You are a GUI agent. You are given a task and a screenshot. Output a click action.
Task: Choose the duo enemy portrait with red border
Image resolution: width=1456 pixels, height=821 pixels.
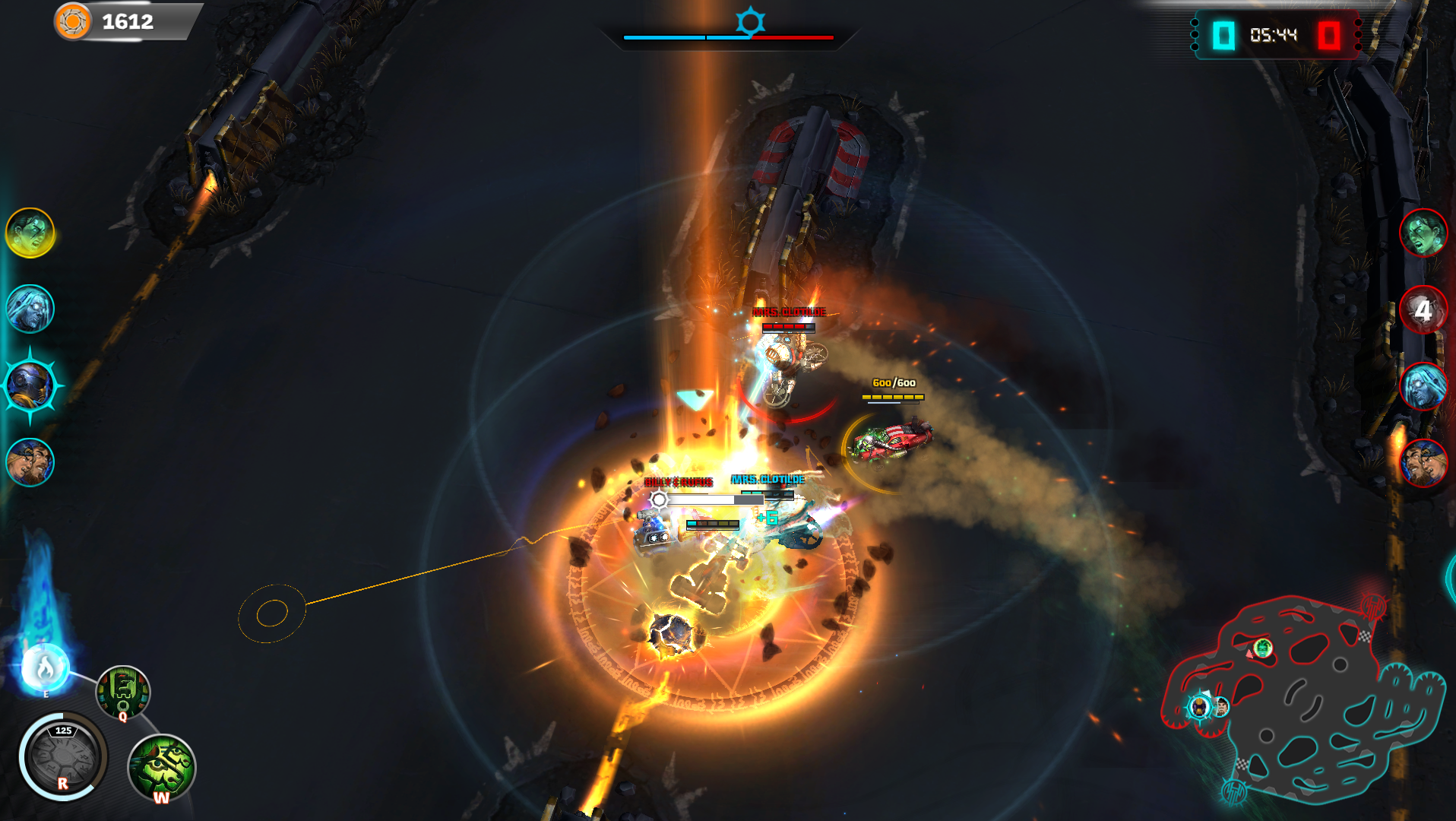(x=1423, y=462)
